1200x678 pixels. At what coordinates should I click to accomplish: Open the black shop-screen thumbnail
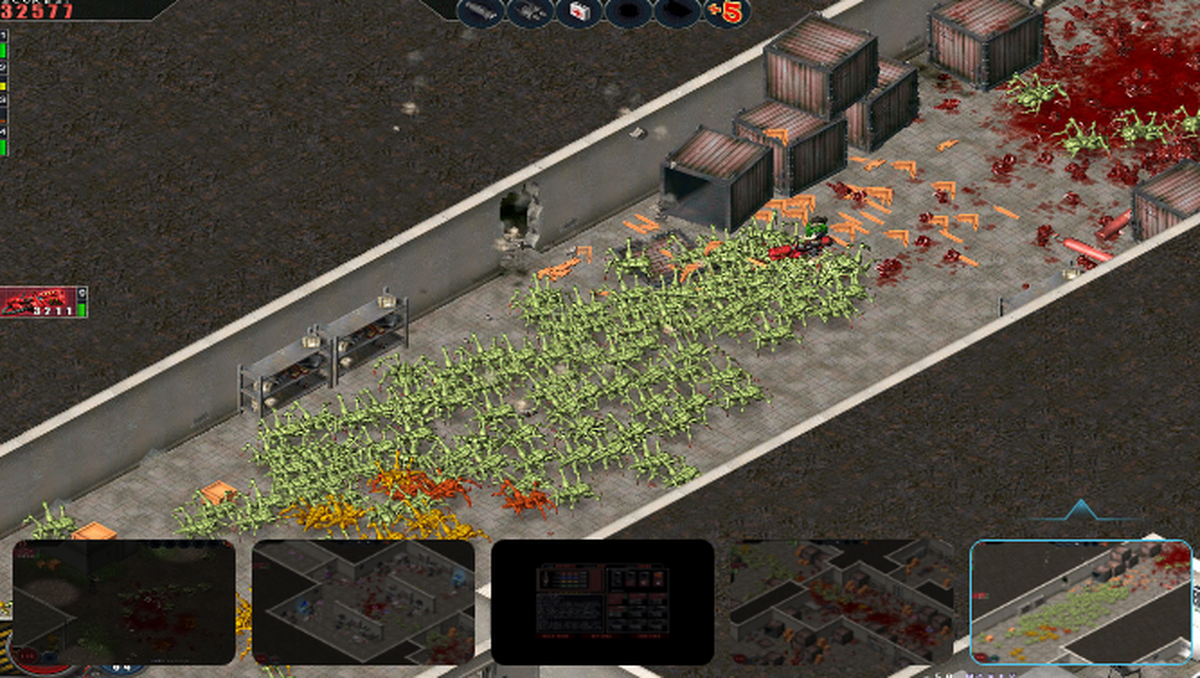[602, 602]
